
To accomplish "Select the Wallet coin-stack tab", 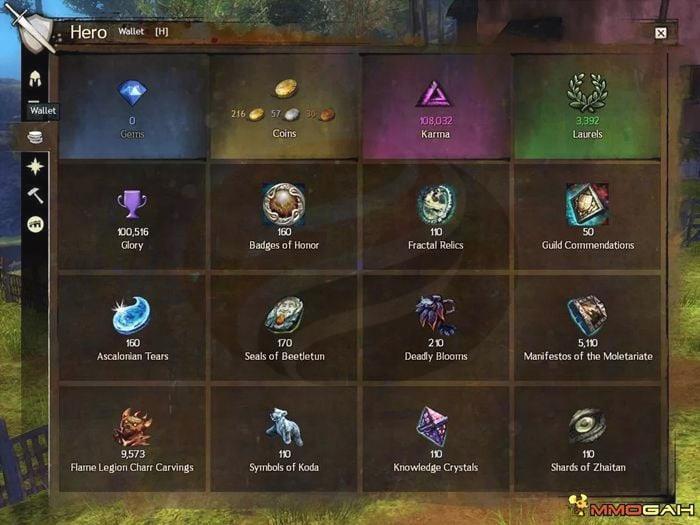I will pyautogui.click(x=35, y=136).
